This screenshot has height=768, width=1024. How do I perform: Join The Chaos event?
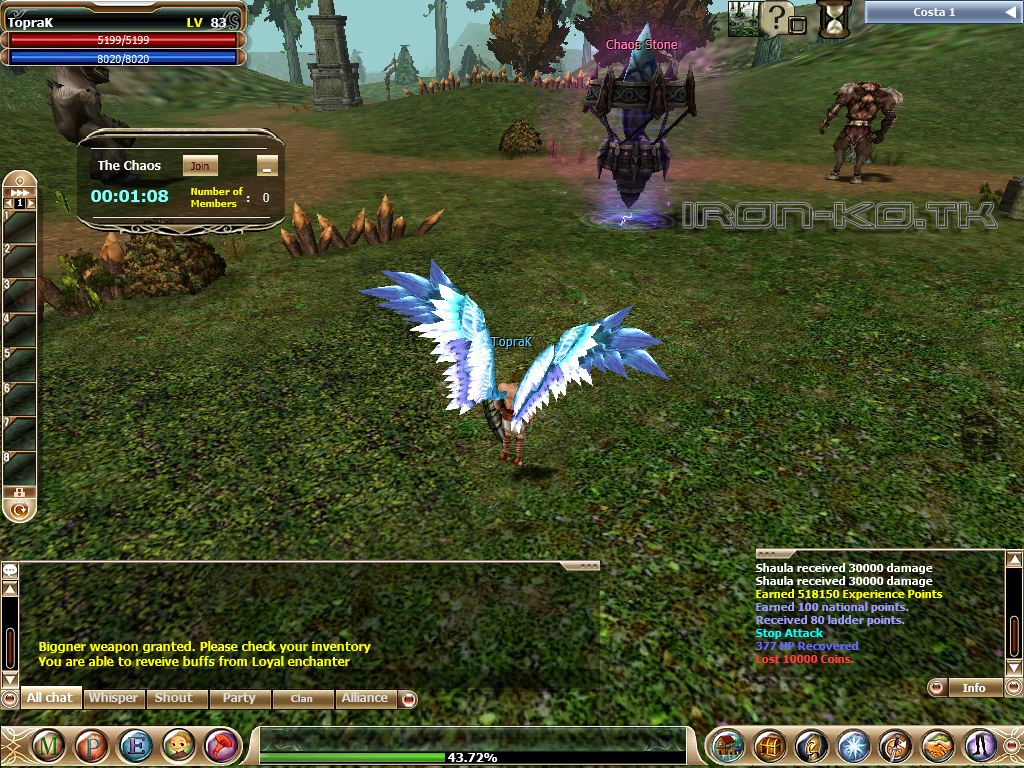click(x=200, y=166)
